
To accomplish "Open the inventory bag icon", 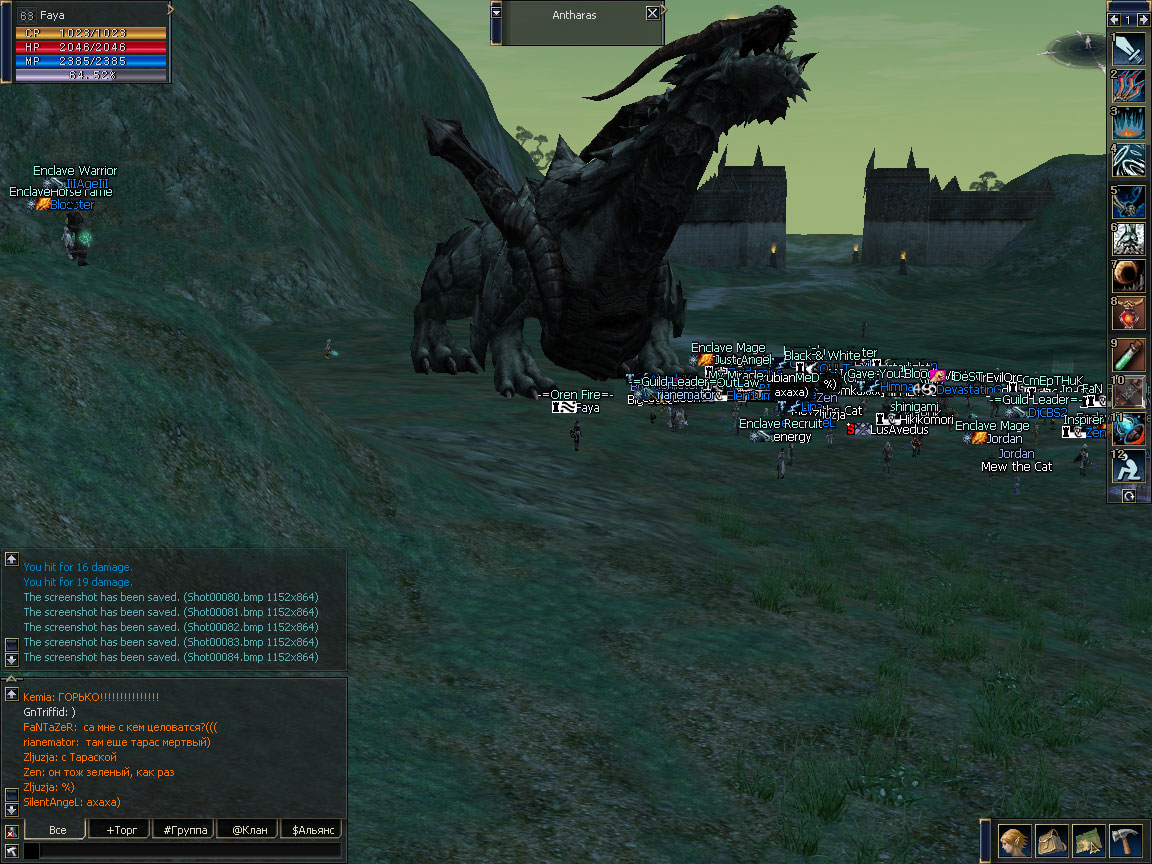I will pyautogui.click(x=1052, y=841).
